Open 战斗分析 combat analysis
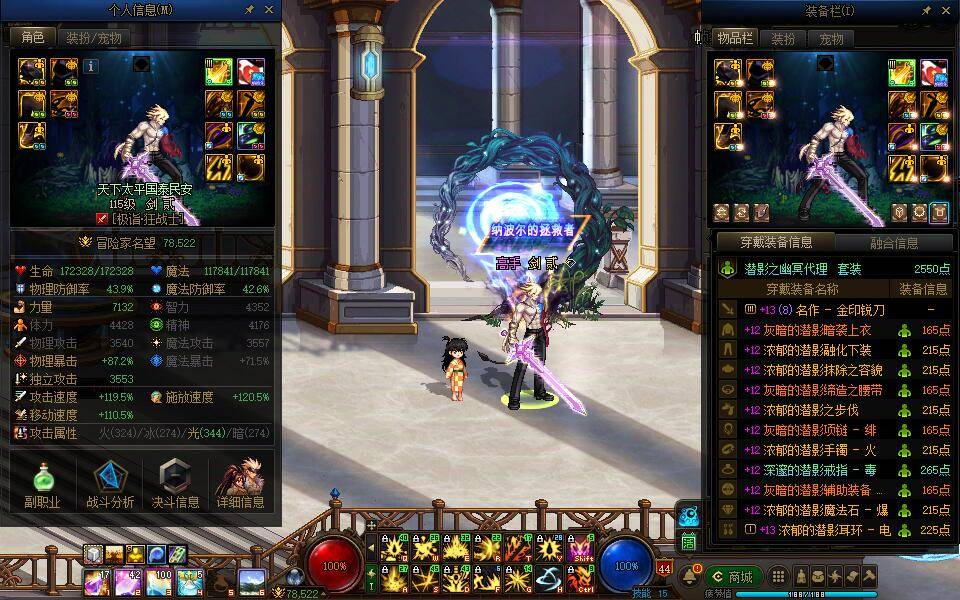The image size is (960, 600). (109, 485)
